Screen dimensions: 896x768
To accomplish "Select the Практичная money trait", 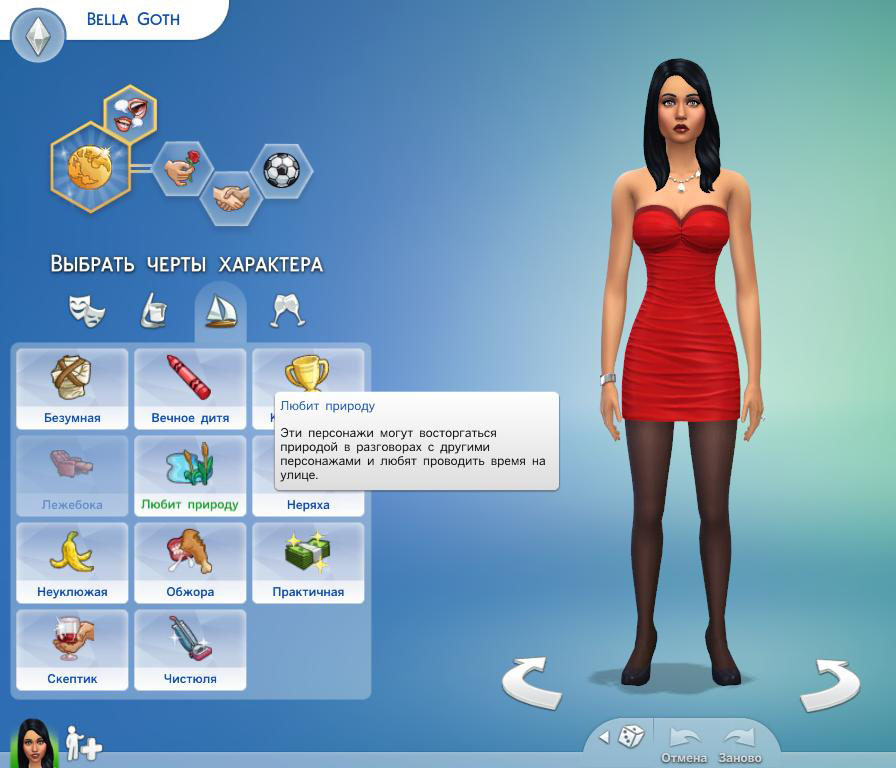I will click(x=308, y=563).
